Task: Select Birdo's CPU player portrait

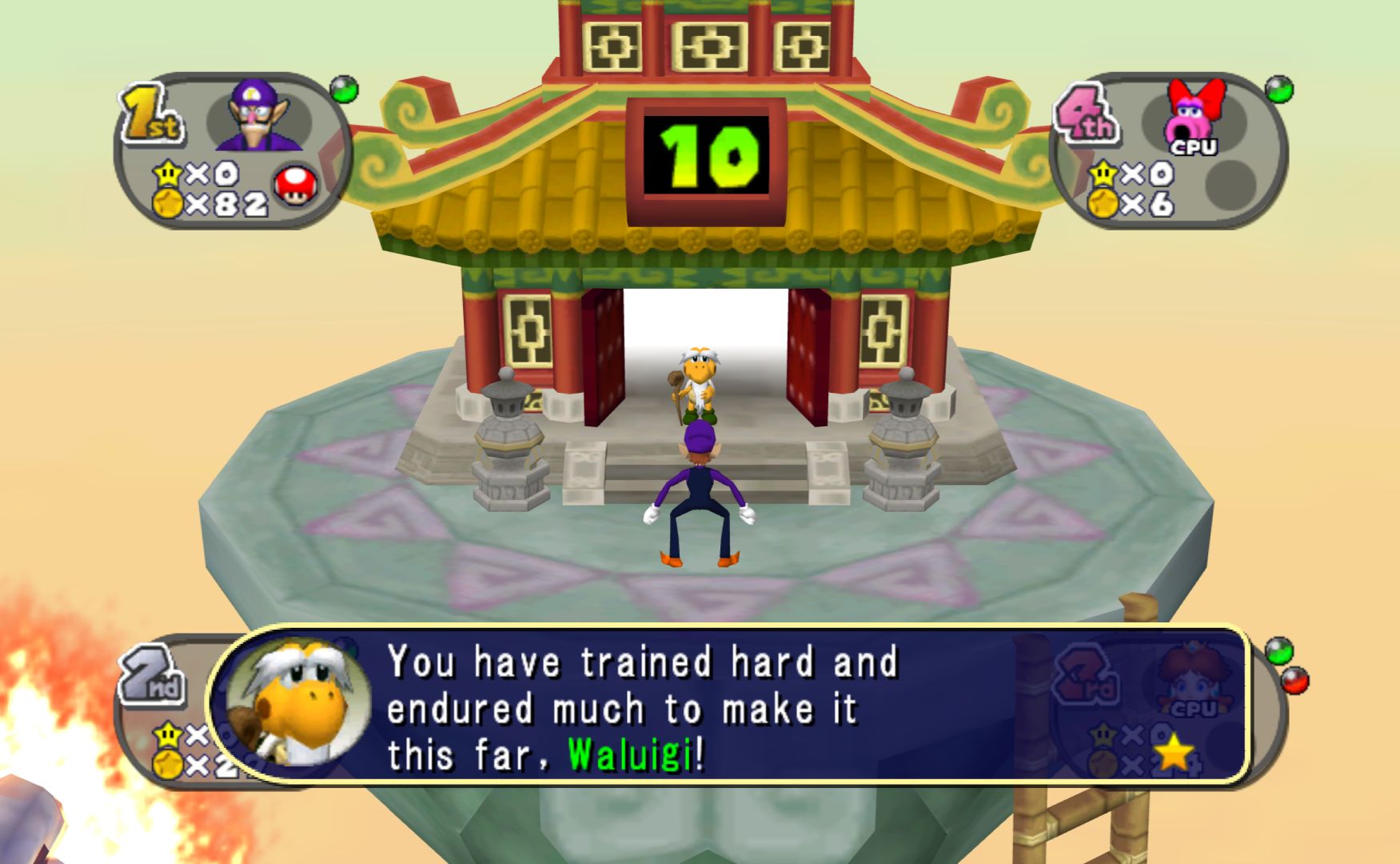Action: click(1192, 116)
